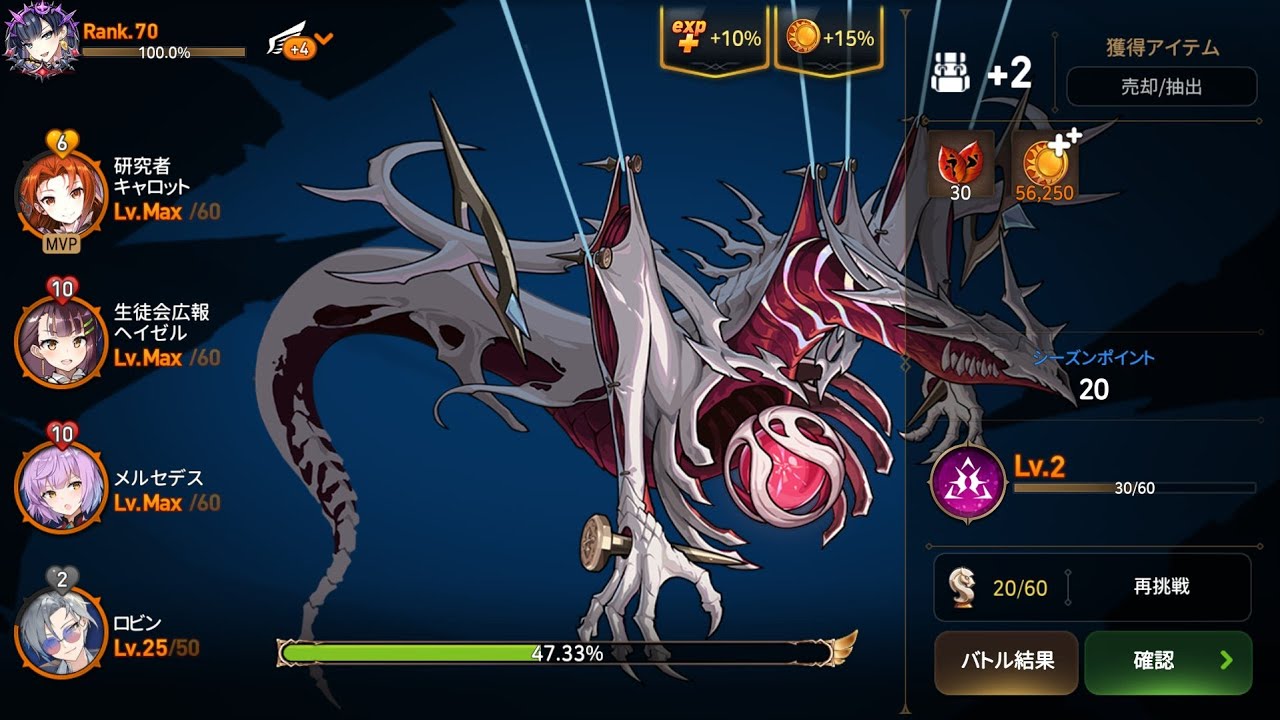Select the 56,250 gold coin reward
Screen dimensions: 1280x720
(1044, 165)
